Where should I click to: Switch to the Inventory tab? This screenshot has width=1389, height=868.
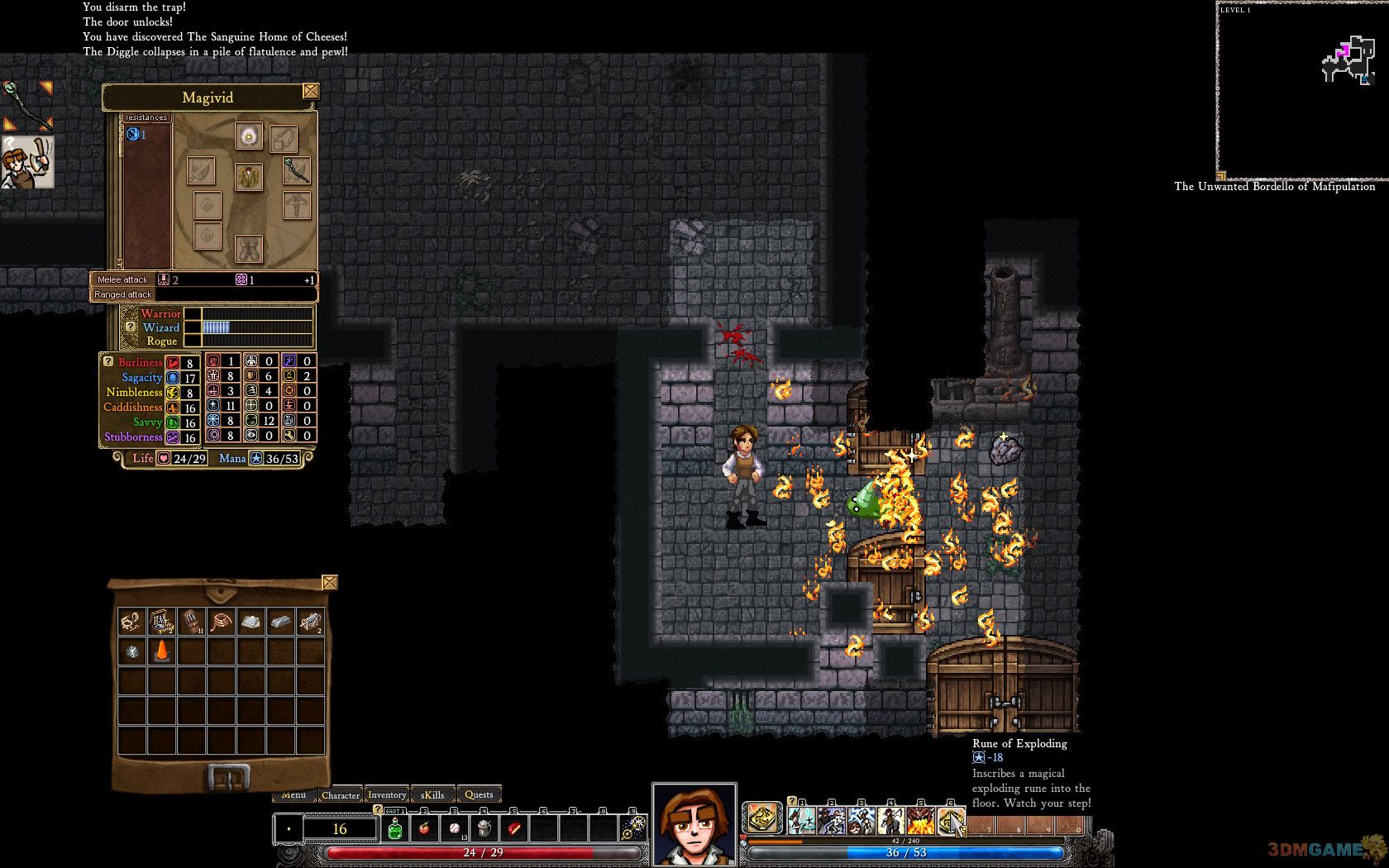tap(387, 795)
